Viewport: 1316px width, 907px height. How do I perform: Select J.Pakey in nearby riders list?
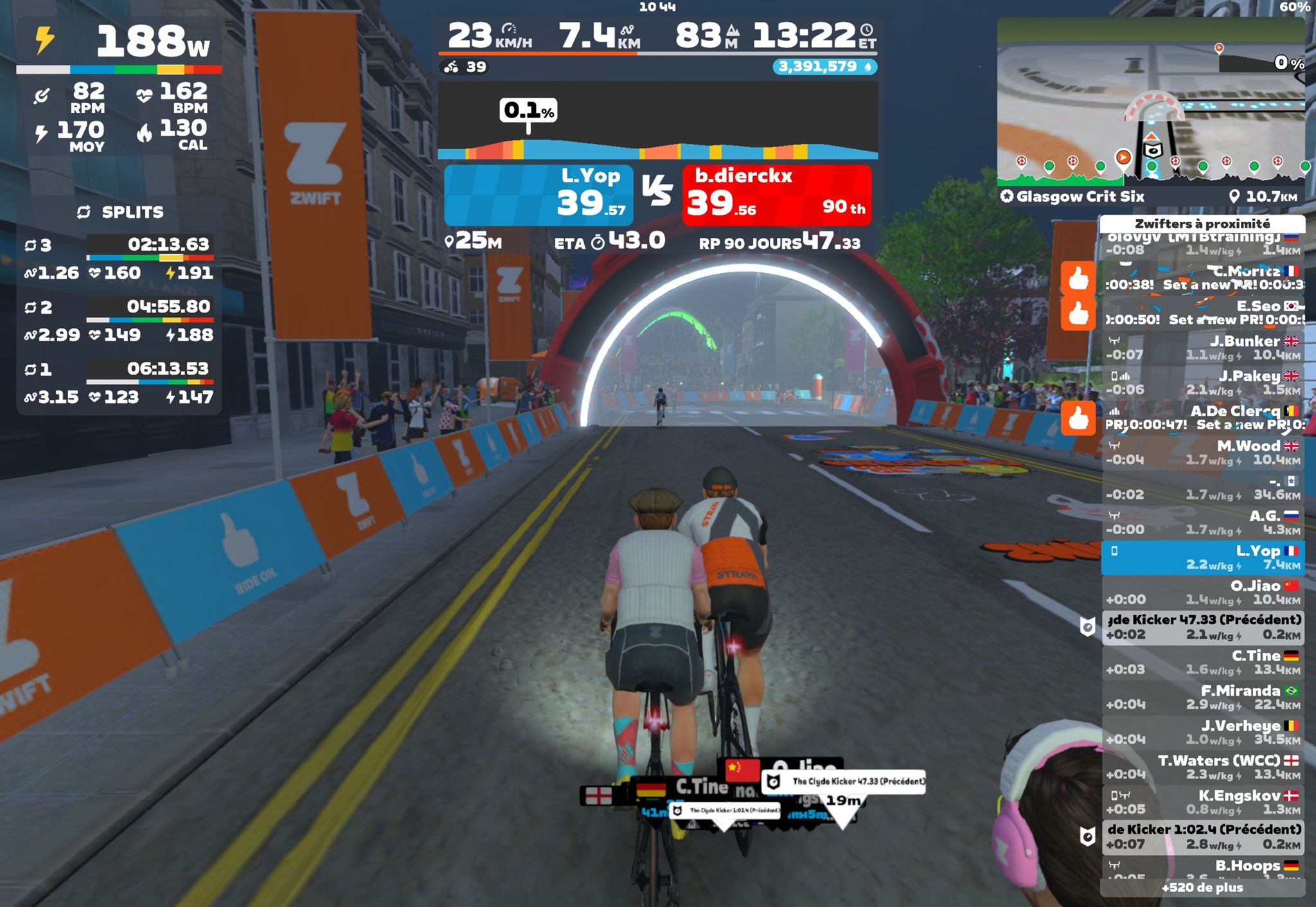pyautogui.click(x=1202, y=382)
